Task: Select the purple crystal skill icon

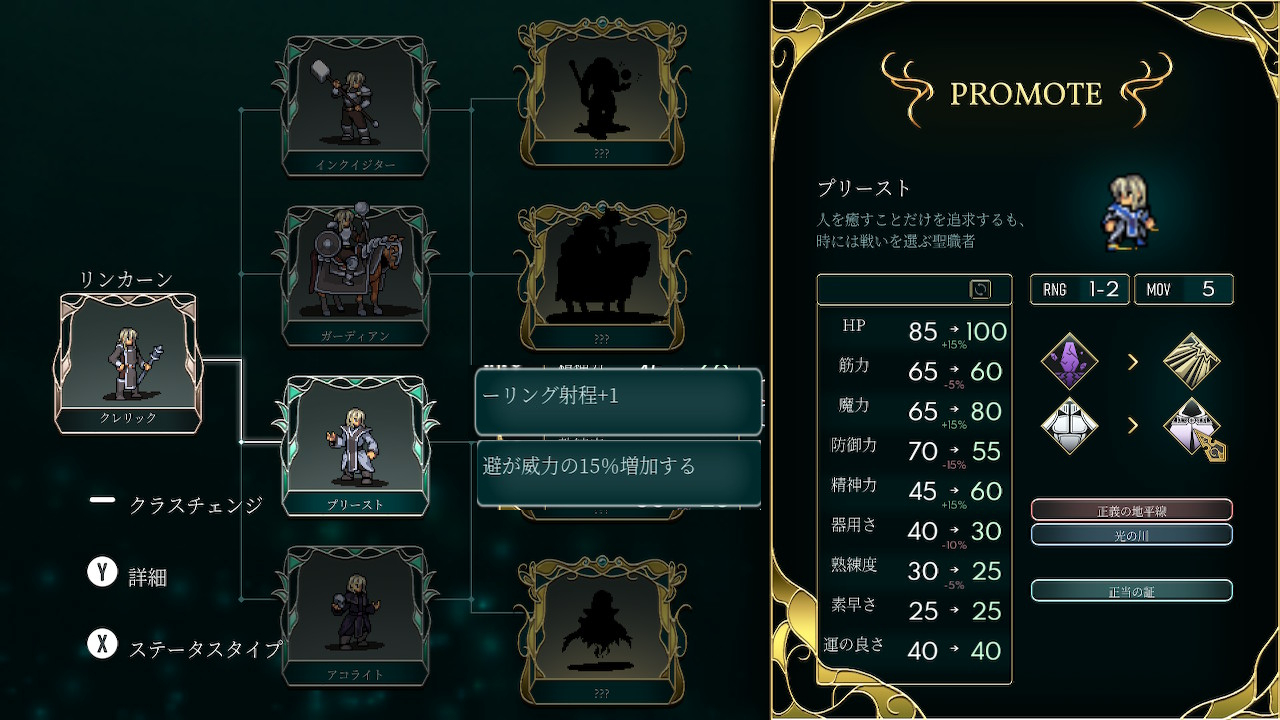Action: (x=1069, y=361)
